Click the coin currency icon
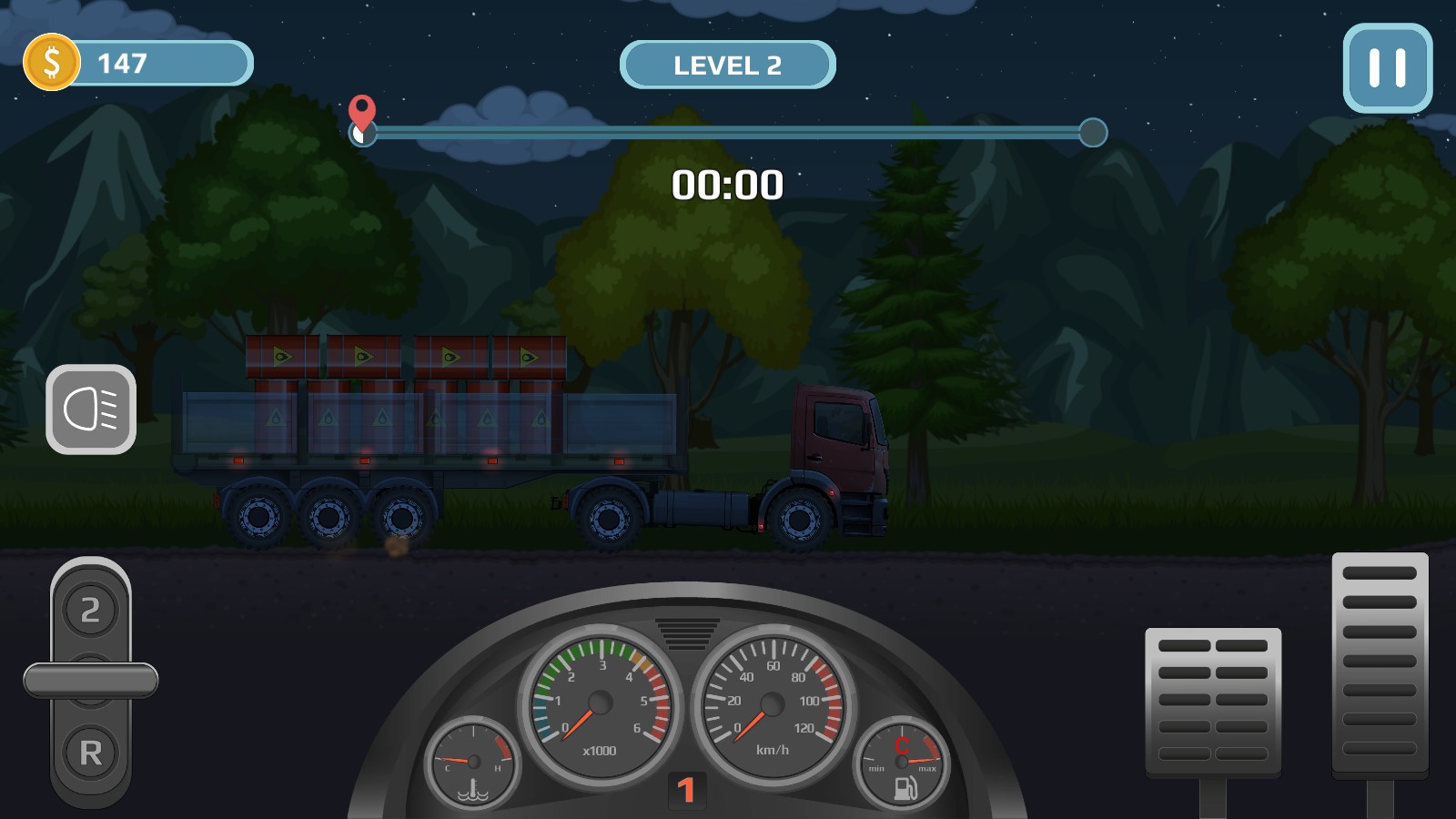The height and width of the screenshot is (819, 1456). coord(51,63)
